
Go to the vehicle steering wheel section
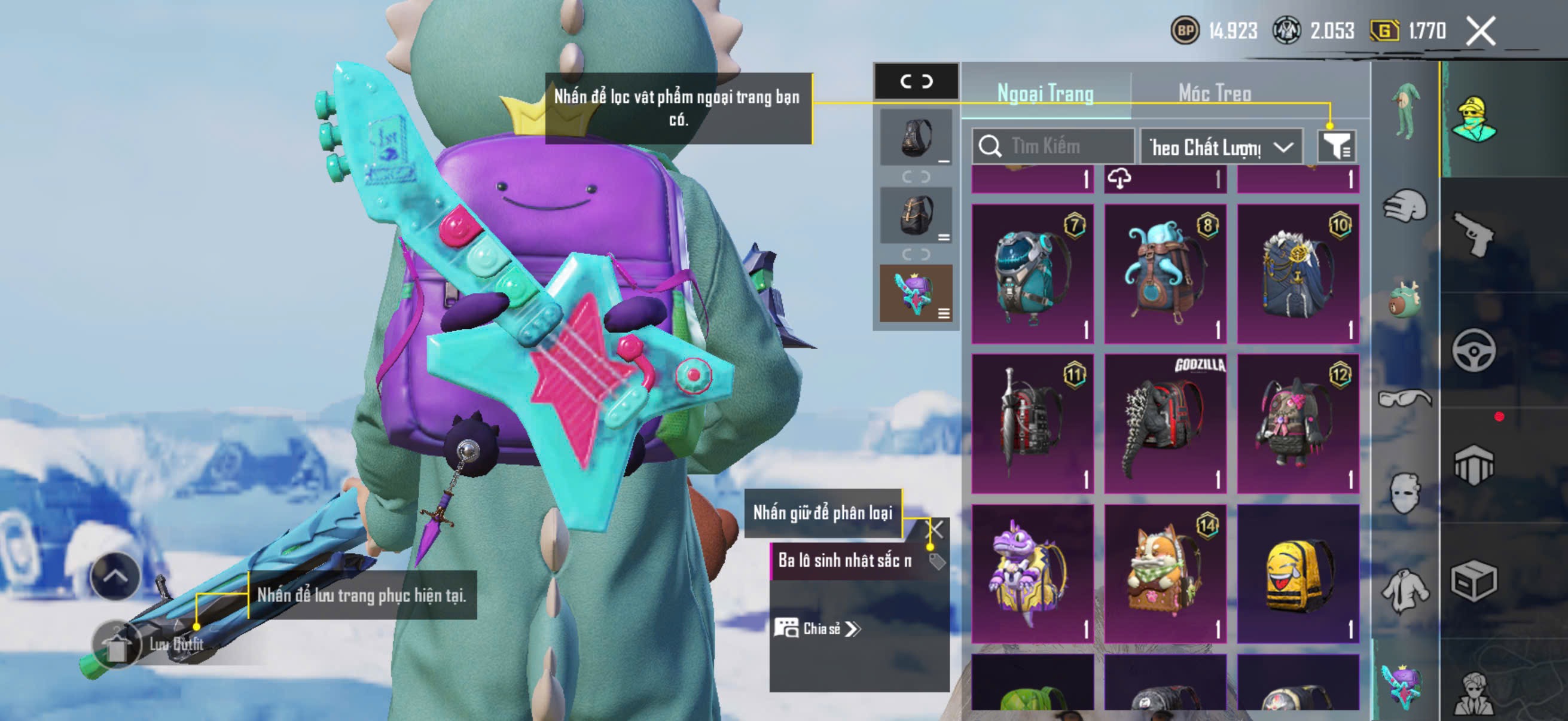(x=1473, y=350)
